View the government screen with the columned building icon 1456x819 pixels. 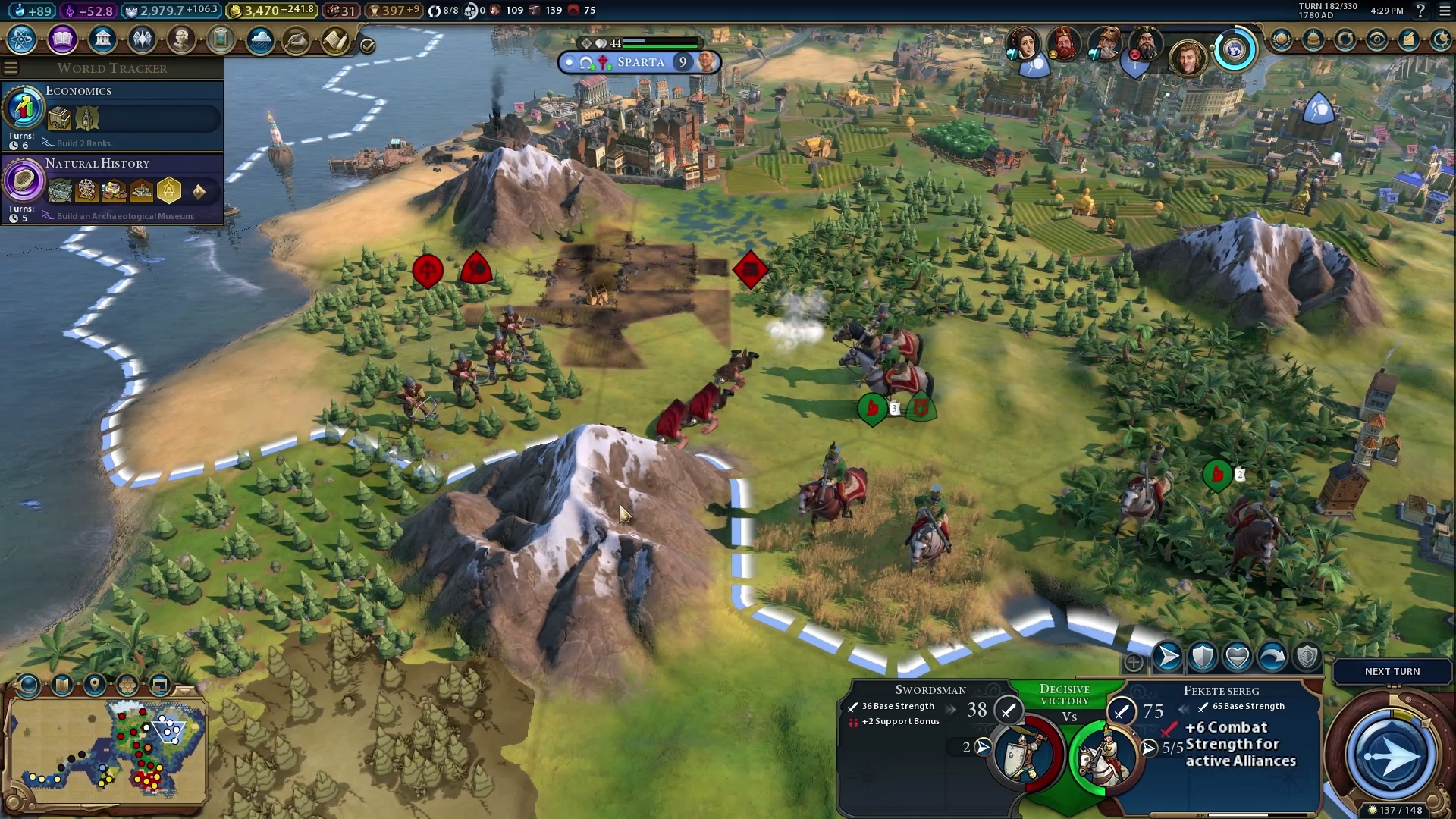click(x=102, y=39)
